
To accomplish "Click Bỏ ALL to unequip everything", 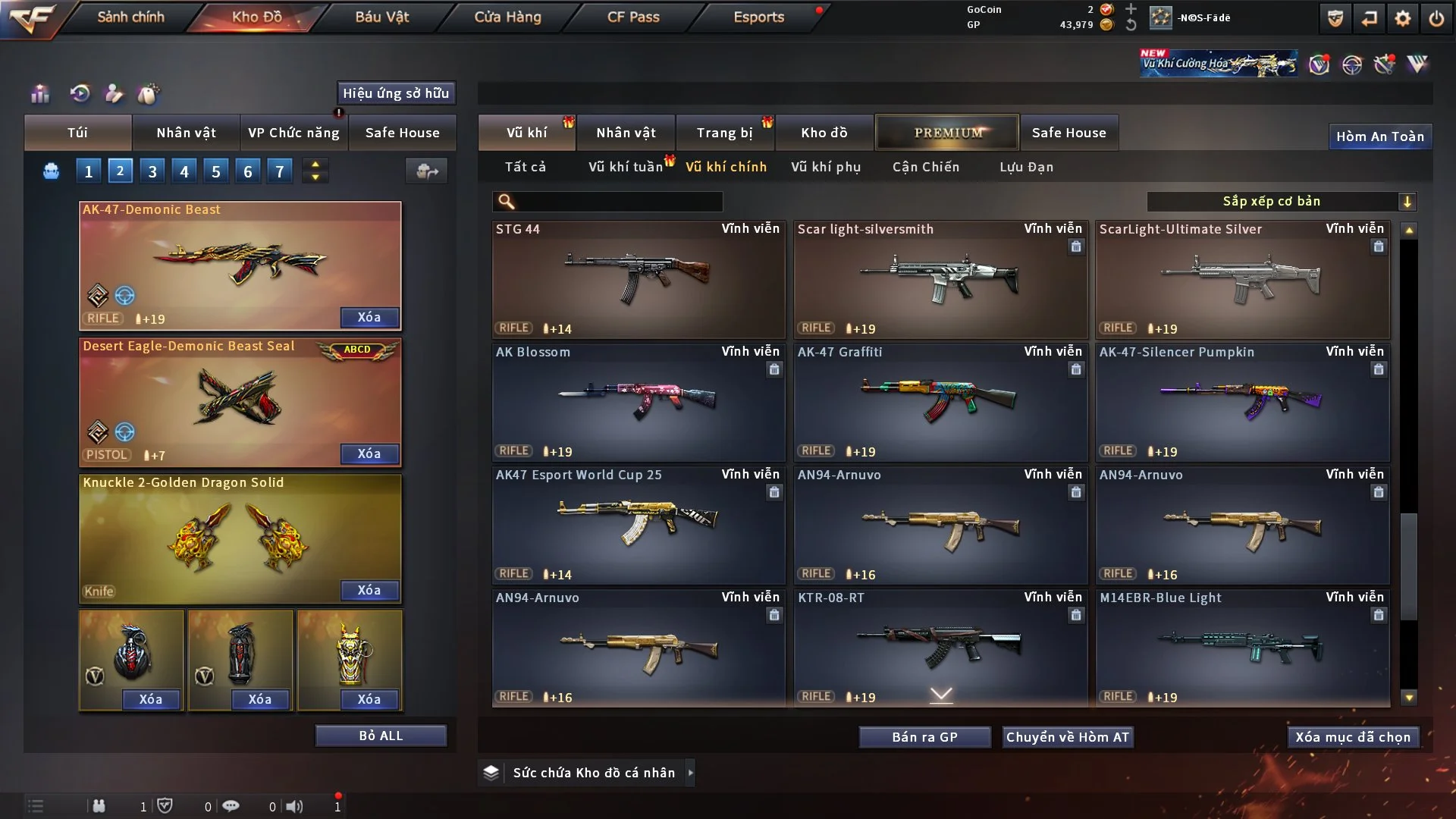I will [x=381, y=736].
